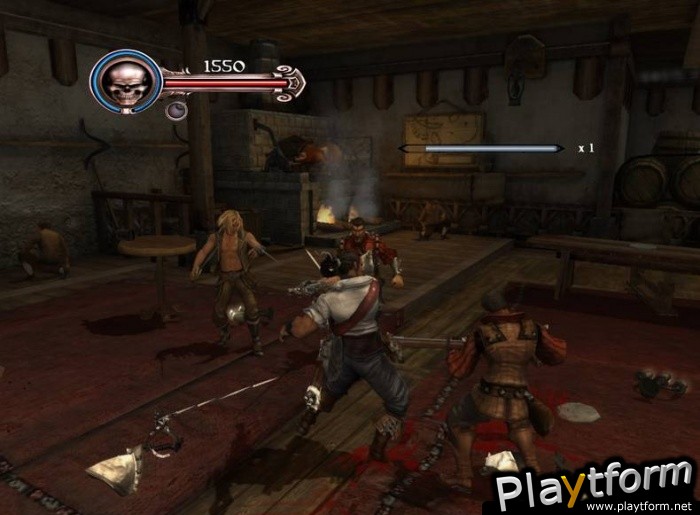
Task: Select the small round icon under the health bar
Action: 174,110
